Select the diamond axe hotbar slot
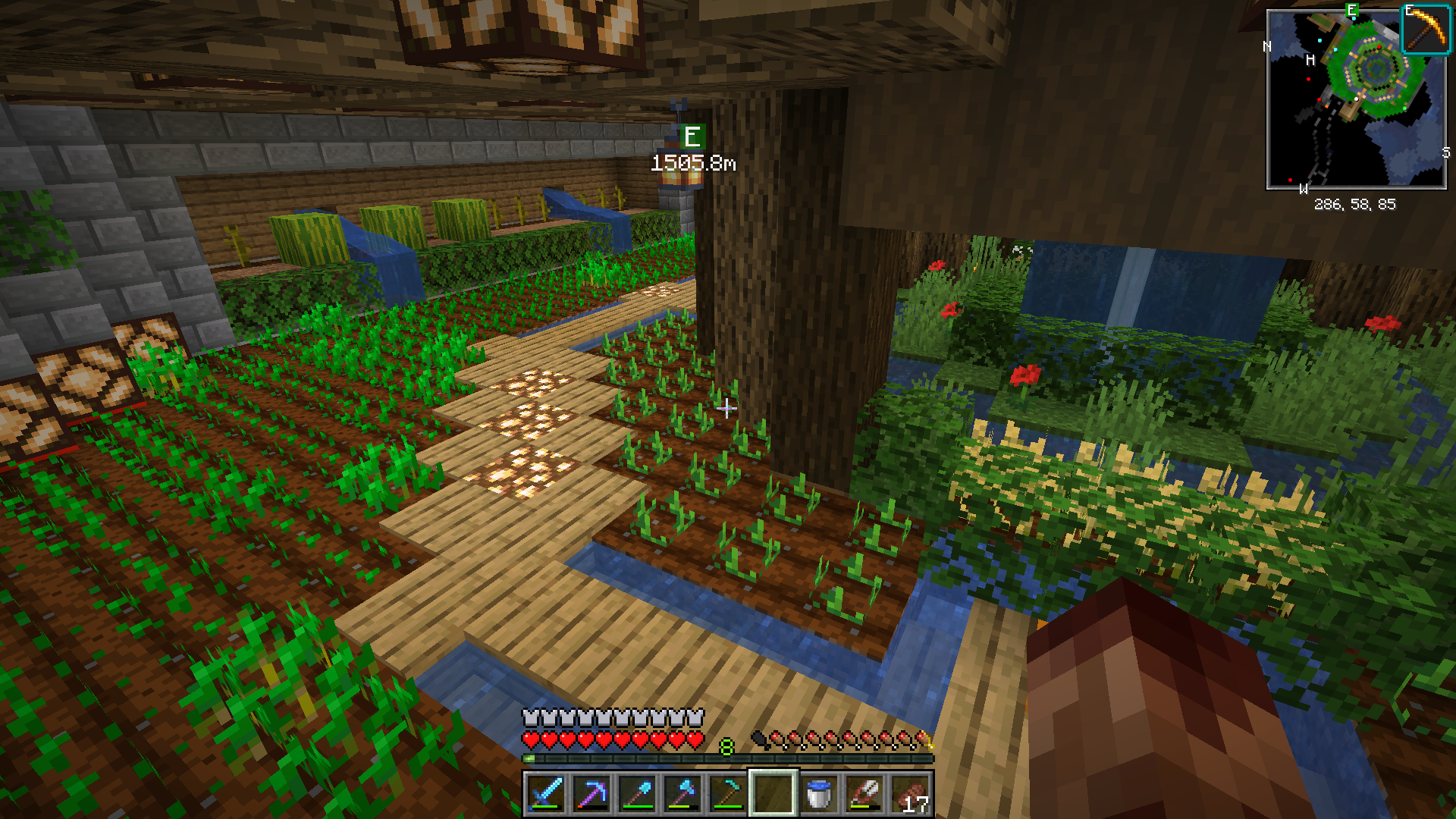The image size is (1456, 819). (682, 794)
